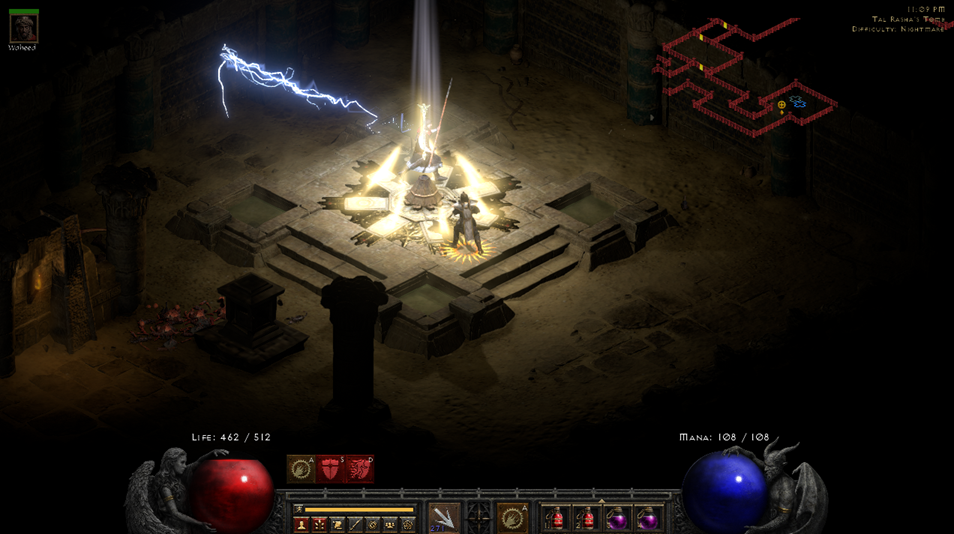Open the skill tree button

point(319,525)
